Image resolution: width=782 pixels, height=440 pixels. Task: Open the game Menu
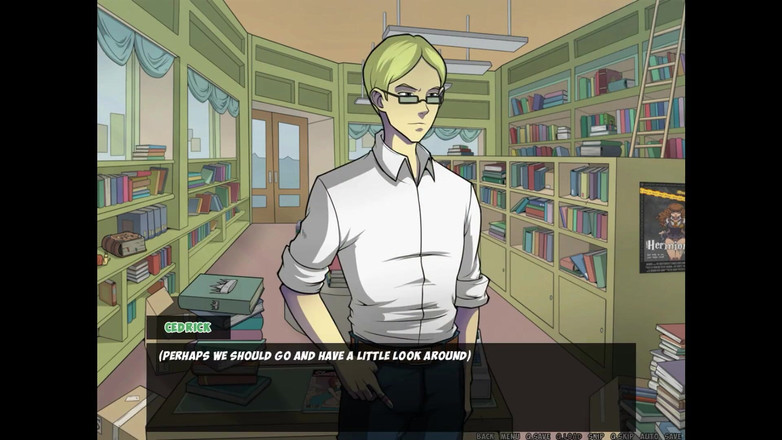pos(510,436)
